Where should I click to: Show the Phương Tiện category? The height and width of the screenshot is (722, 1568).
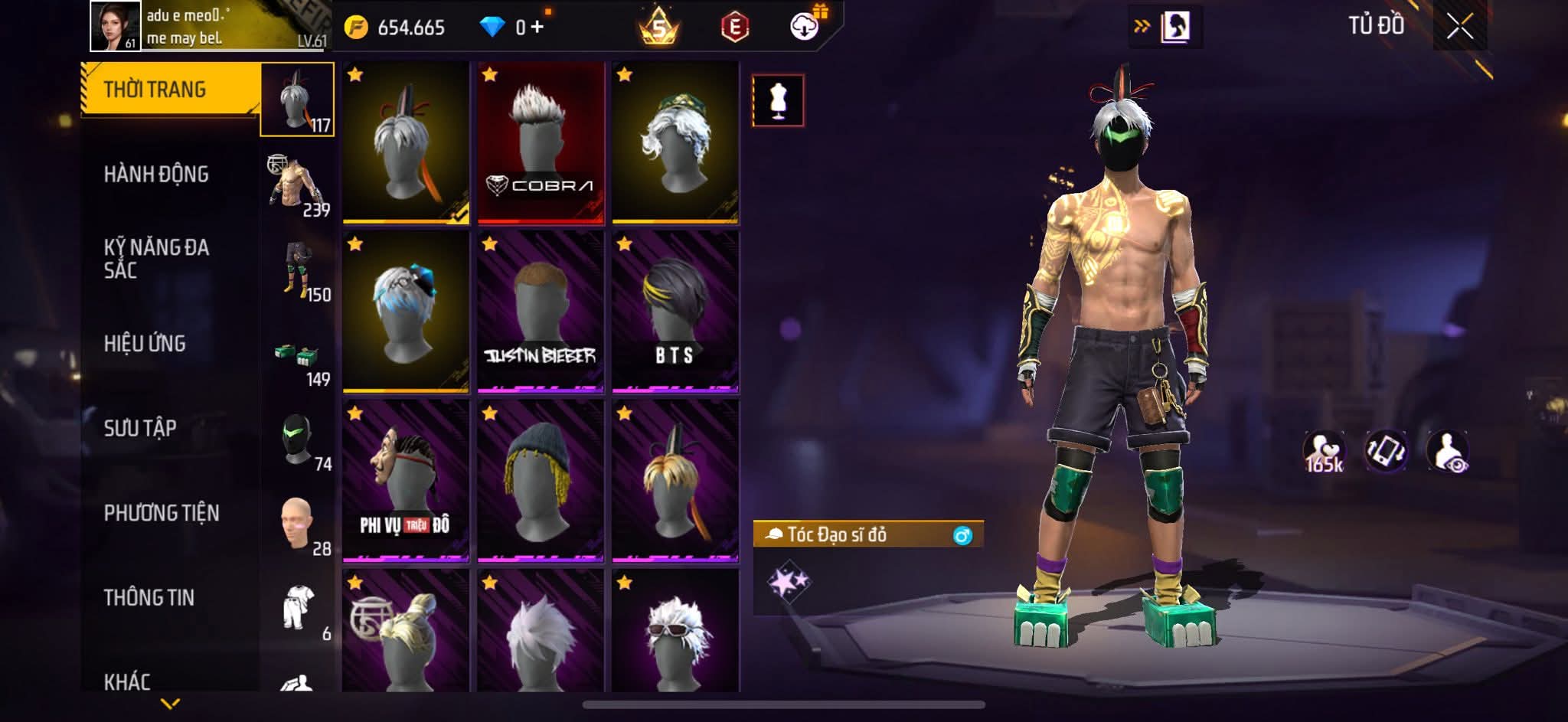tap(162, 513)
